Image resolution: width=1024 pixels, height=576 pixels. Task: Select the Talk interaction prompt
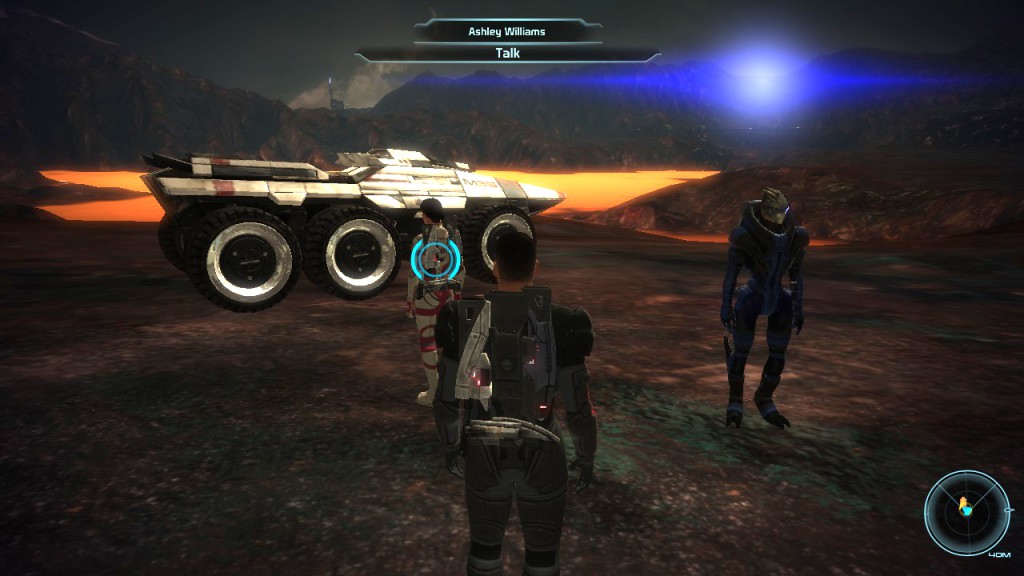pos(507,54)
